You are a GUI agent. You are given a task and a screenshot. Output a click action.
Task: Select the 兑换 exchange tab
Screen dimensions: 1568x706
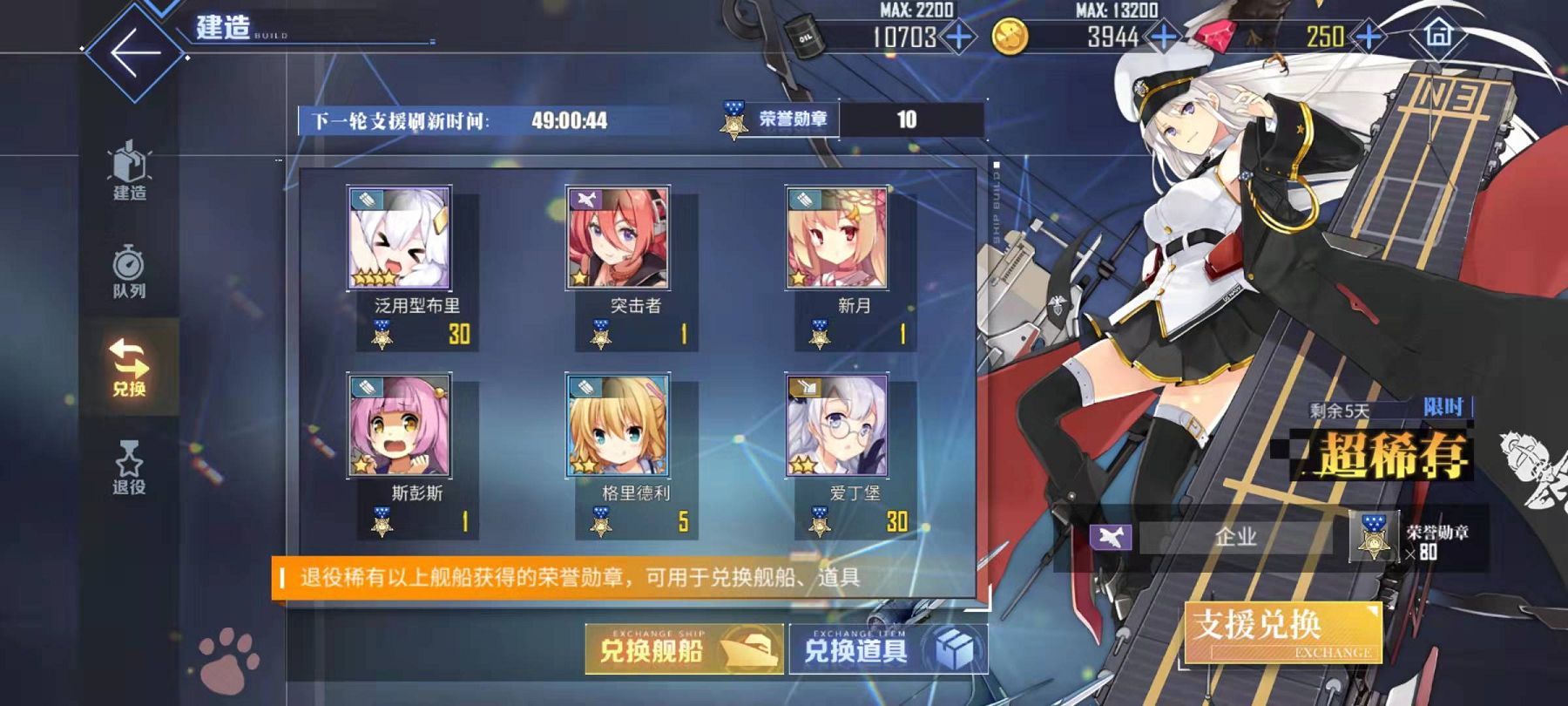coord(129,367)
